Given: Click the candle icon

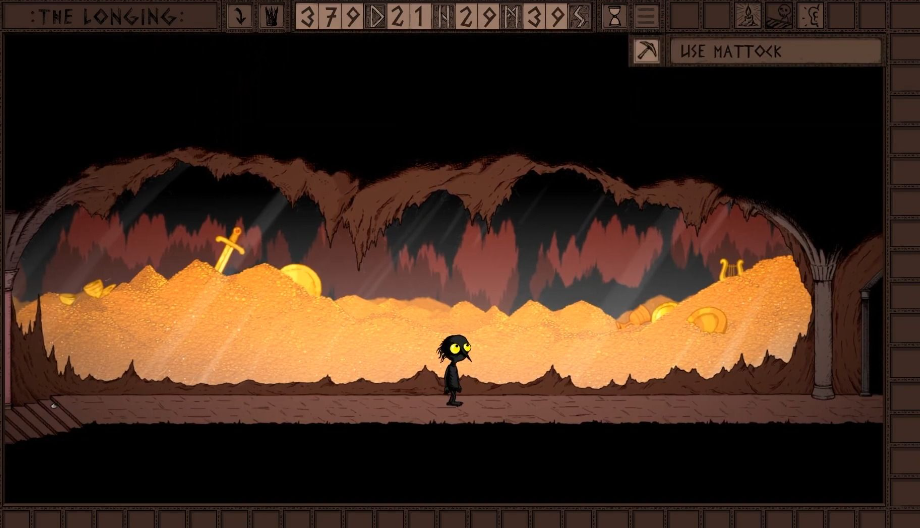Looking at the screenshot, I should tap(747, 16).
